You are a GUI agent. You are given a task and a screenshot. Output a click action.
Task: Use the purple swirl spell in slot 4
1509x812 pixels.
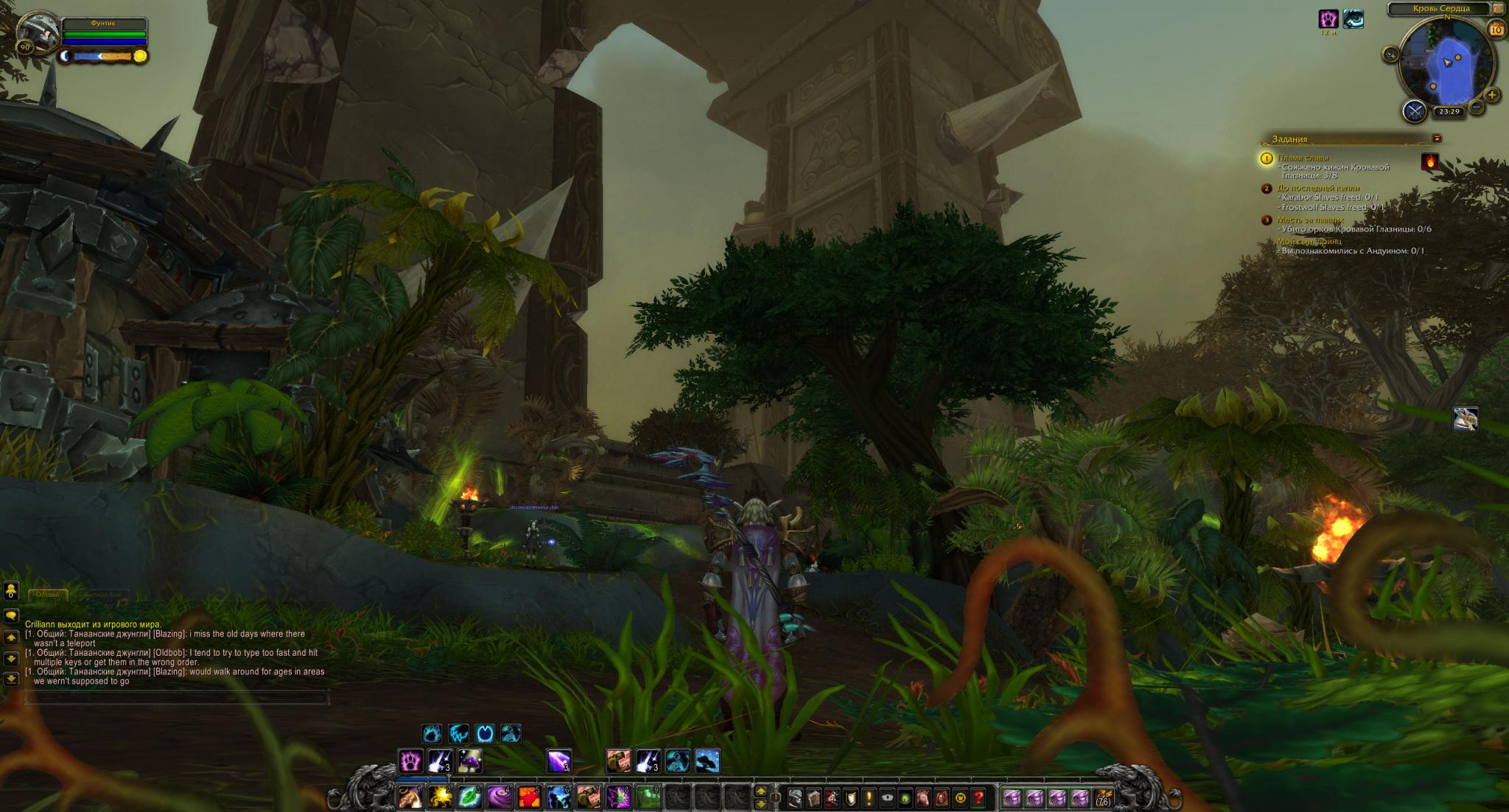click(500, 797)
